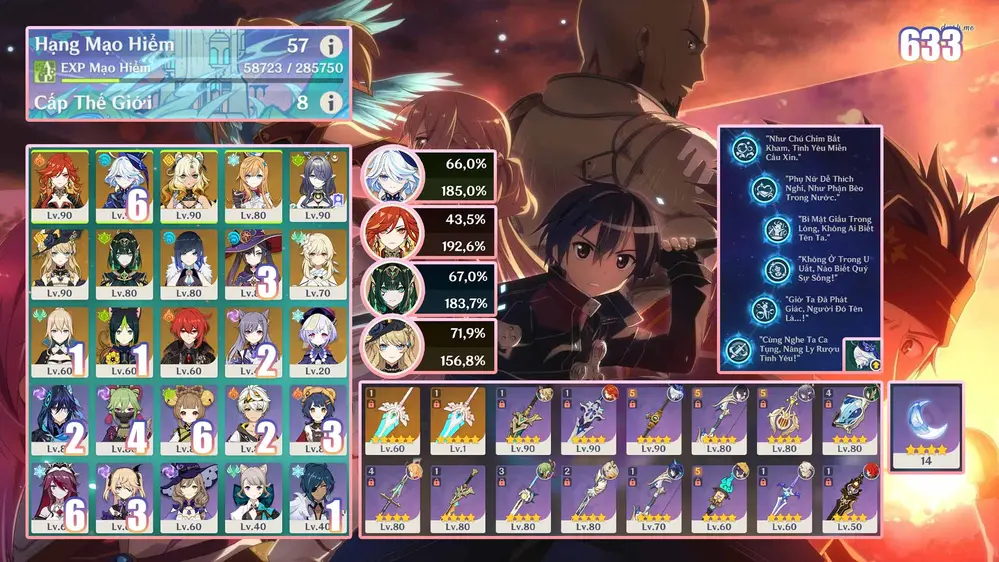This screenshot has width=999, height=562.
Task: Select the blonde round portrait beside 71,9%
Action: (390, 344)
